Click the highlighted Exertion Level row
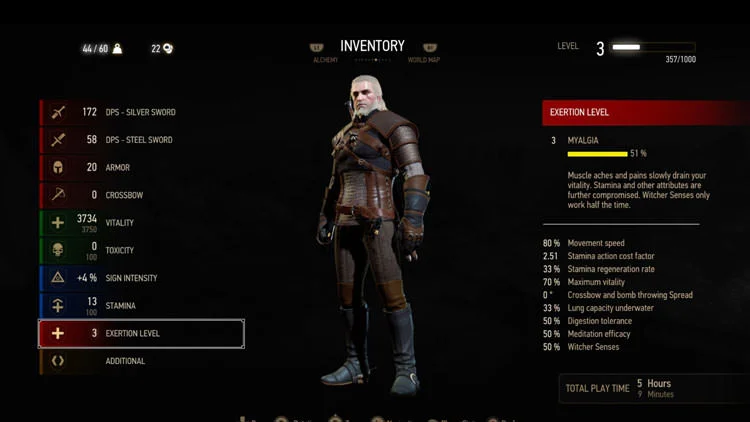The width and height of the screenshot is (750, 422). click(x=140, y=333)
